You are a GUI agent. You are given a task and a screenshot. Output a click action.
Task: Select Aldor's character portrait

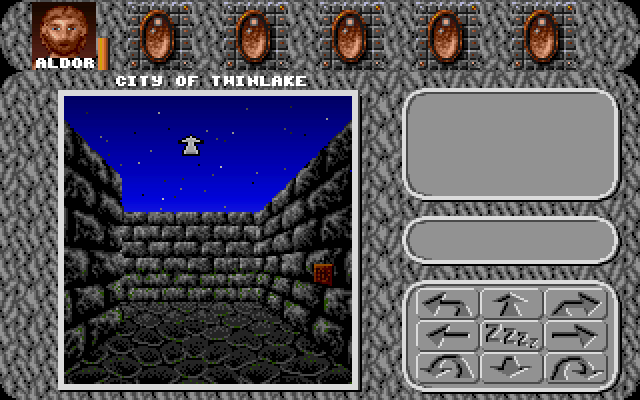64,30
